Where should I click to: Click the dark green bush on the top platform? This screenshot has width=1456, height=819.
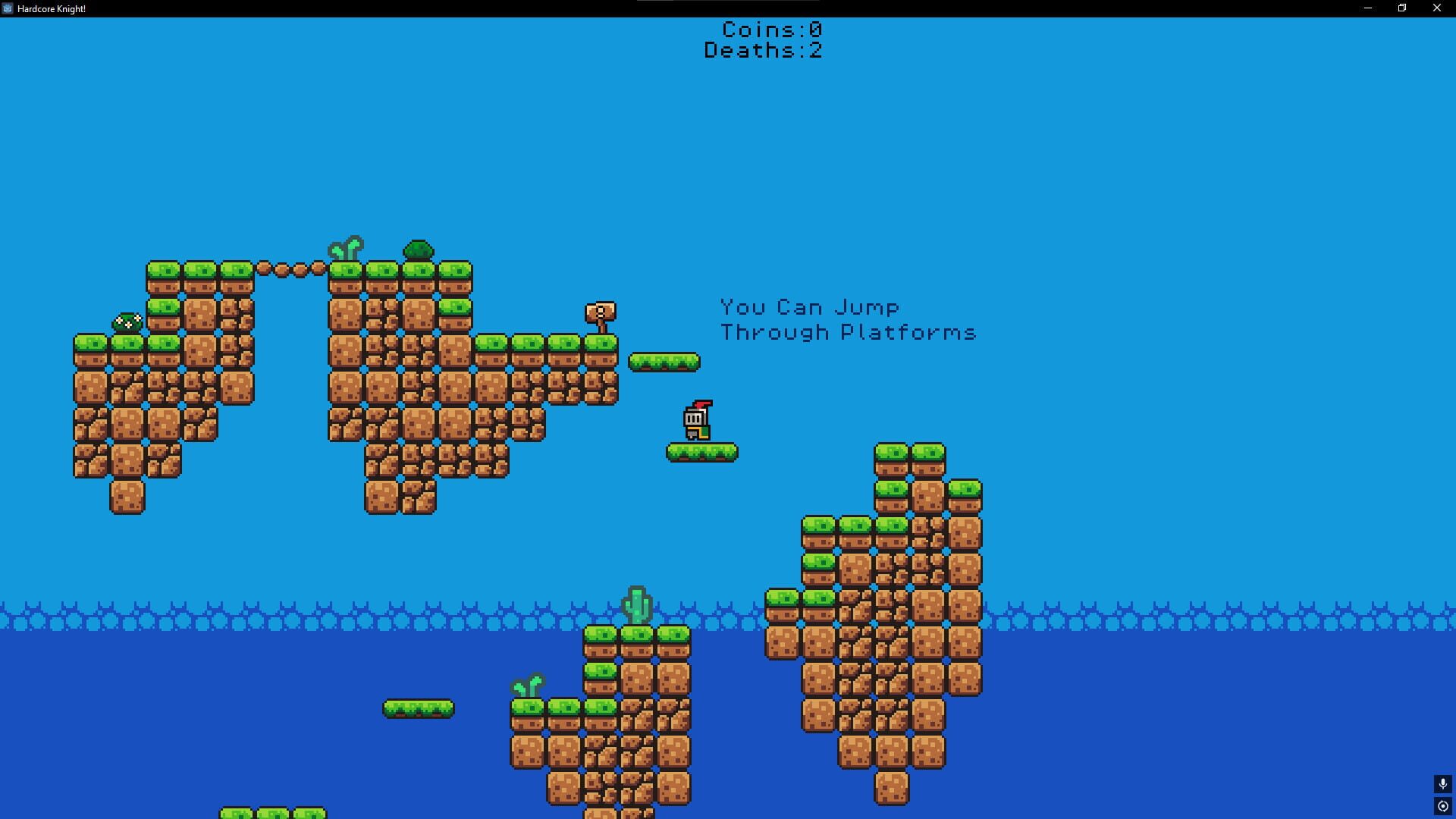point(418,249)
